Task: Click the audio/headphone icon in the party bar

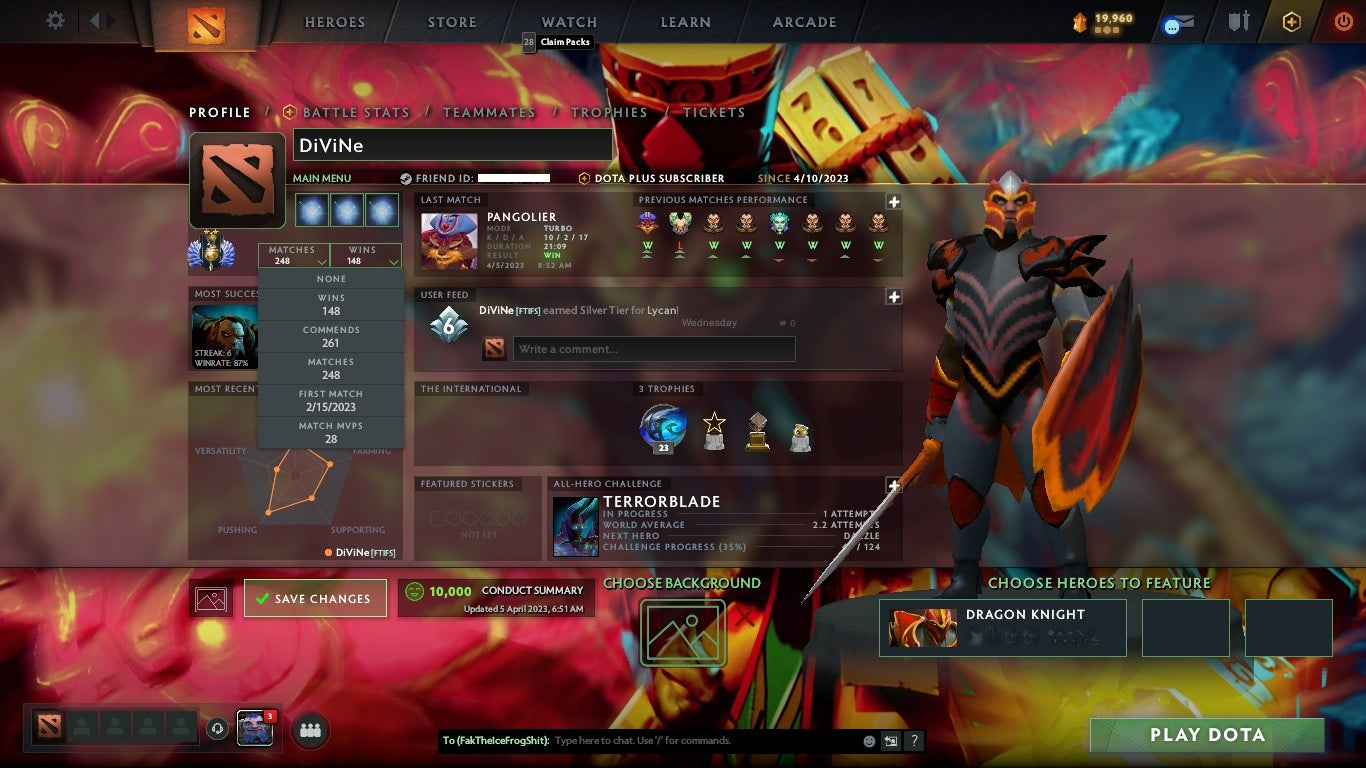Action: (x=218, y=731)
